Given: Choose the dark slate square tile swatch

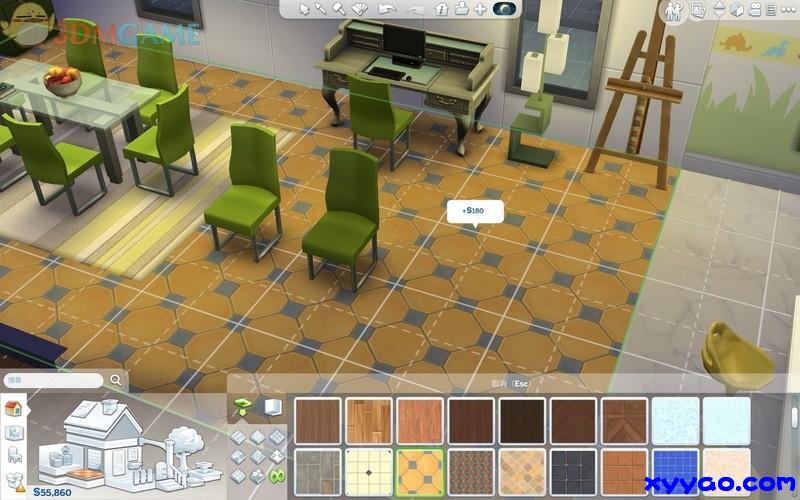Looking at the screenshot, I should (575, 470).
